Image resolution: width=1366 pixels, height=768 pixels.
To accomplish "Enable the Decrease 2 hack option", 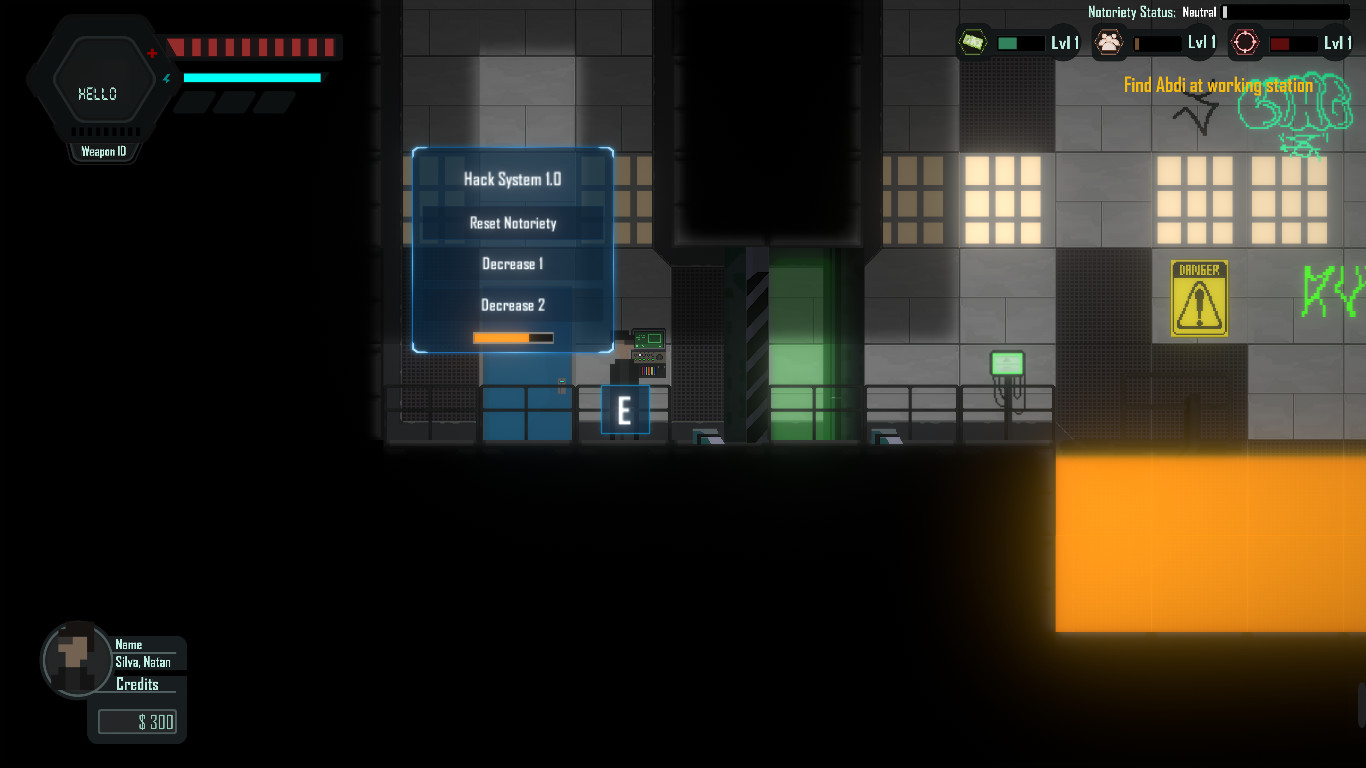I will click(512, 304).
